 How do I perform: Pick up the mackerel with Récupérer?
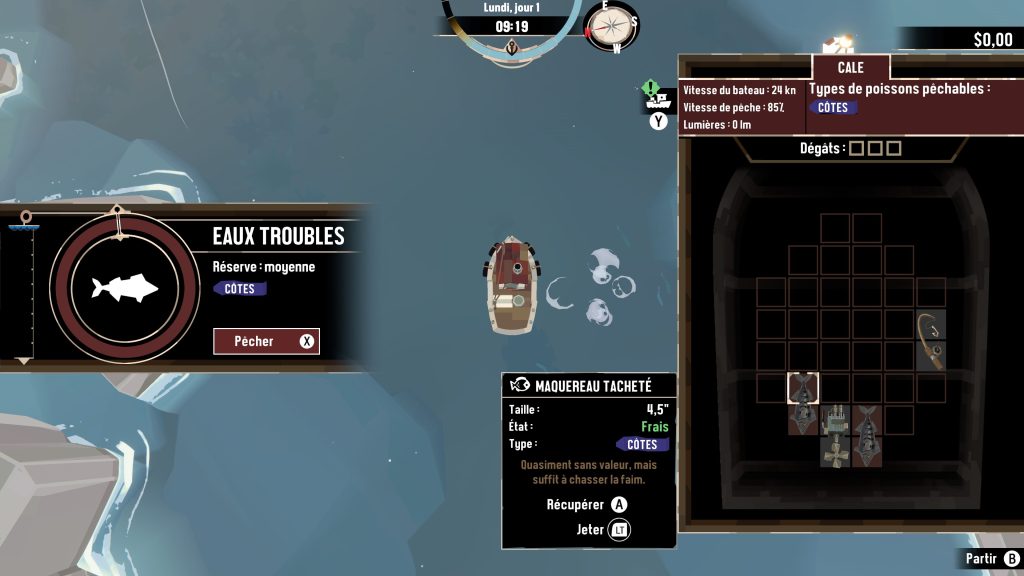coord(588,505)
